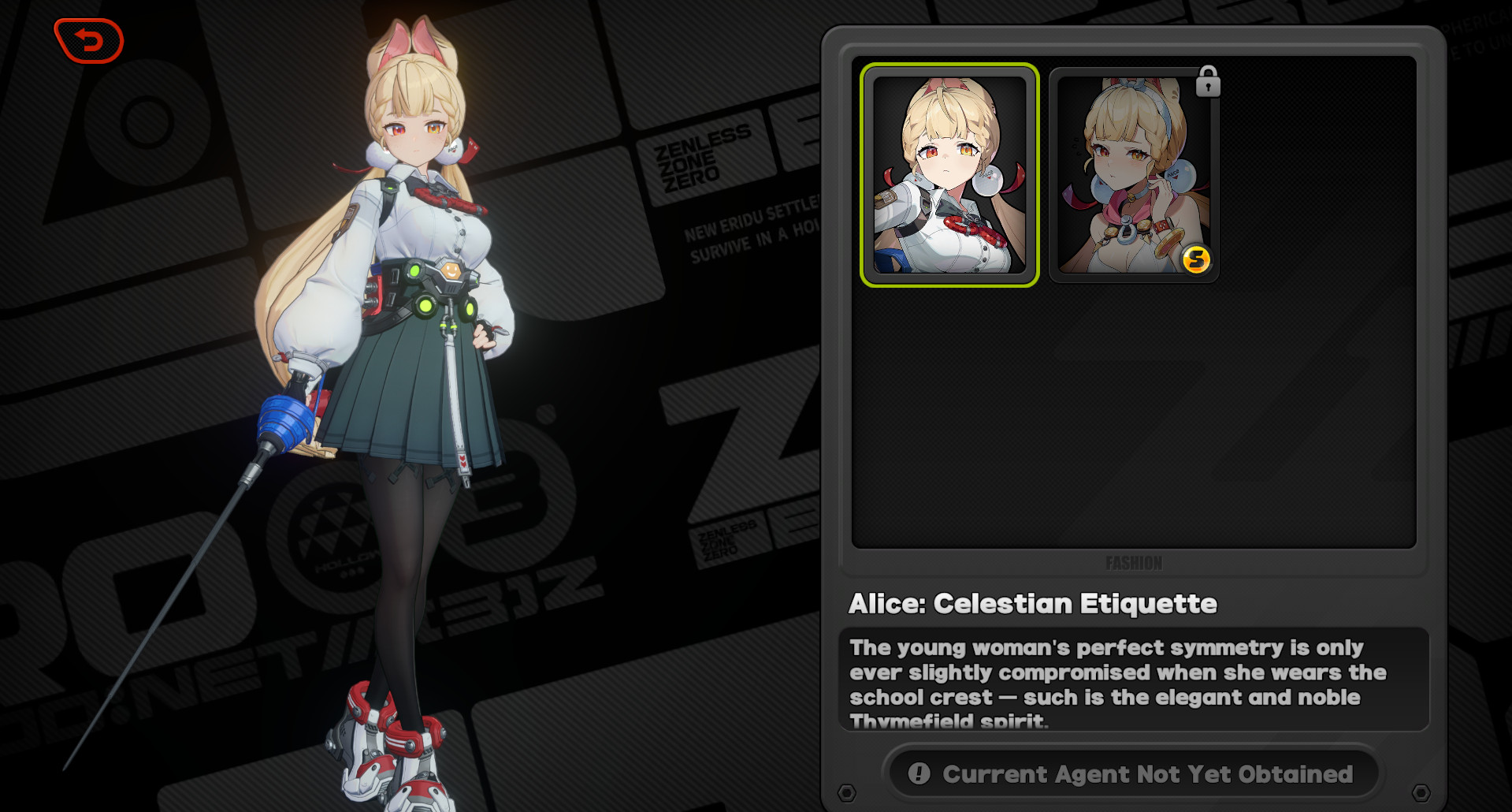This screenshot has width=1512, height=812.
Task: Click the exclamation icon in the obtained status bar
Action: click(918, 773)
